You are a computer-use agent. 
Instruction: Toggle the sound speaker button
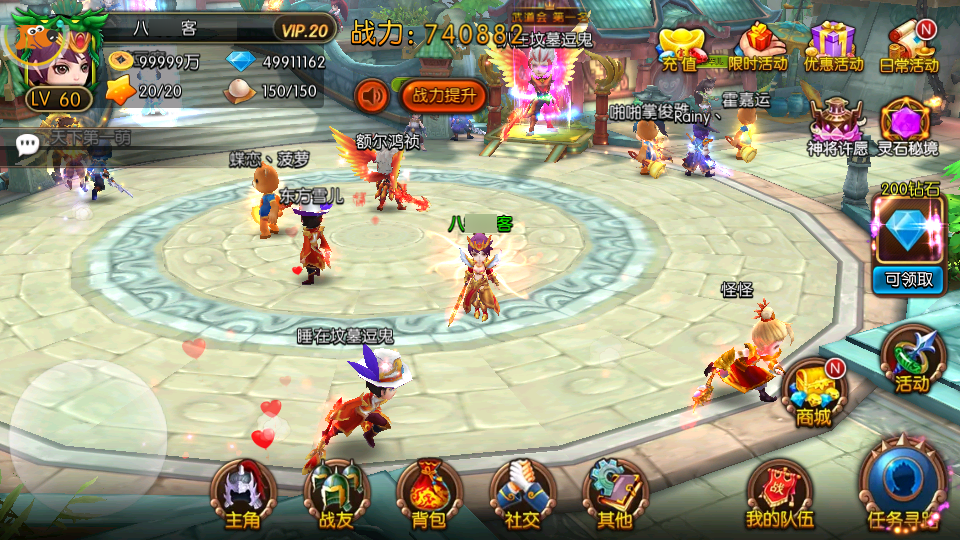(x=373, y=96)
